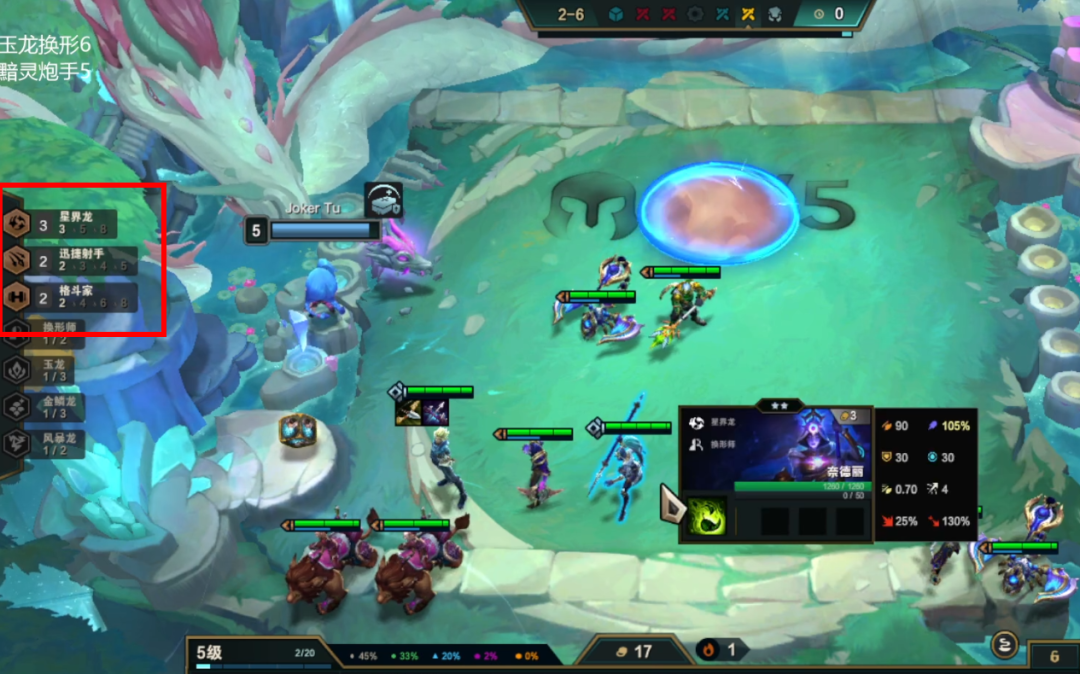
Task: Show the 金鳞龙 trait info
Action: pos(45,407)
